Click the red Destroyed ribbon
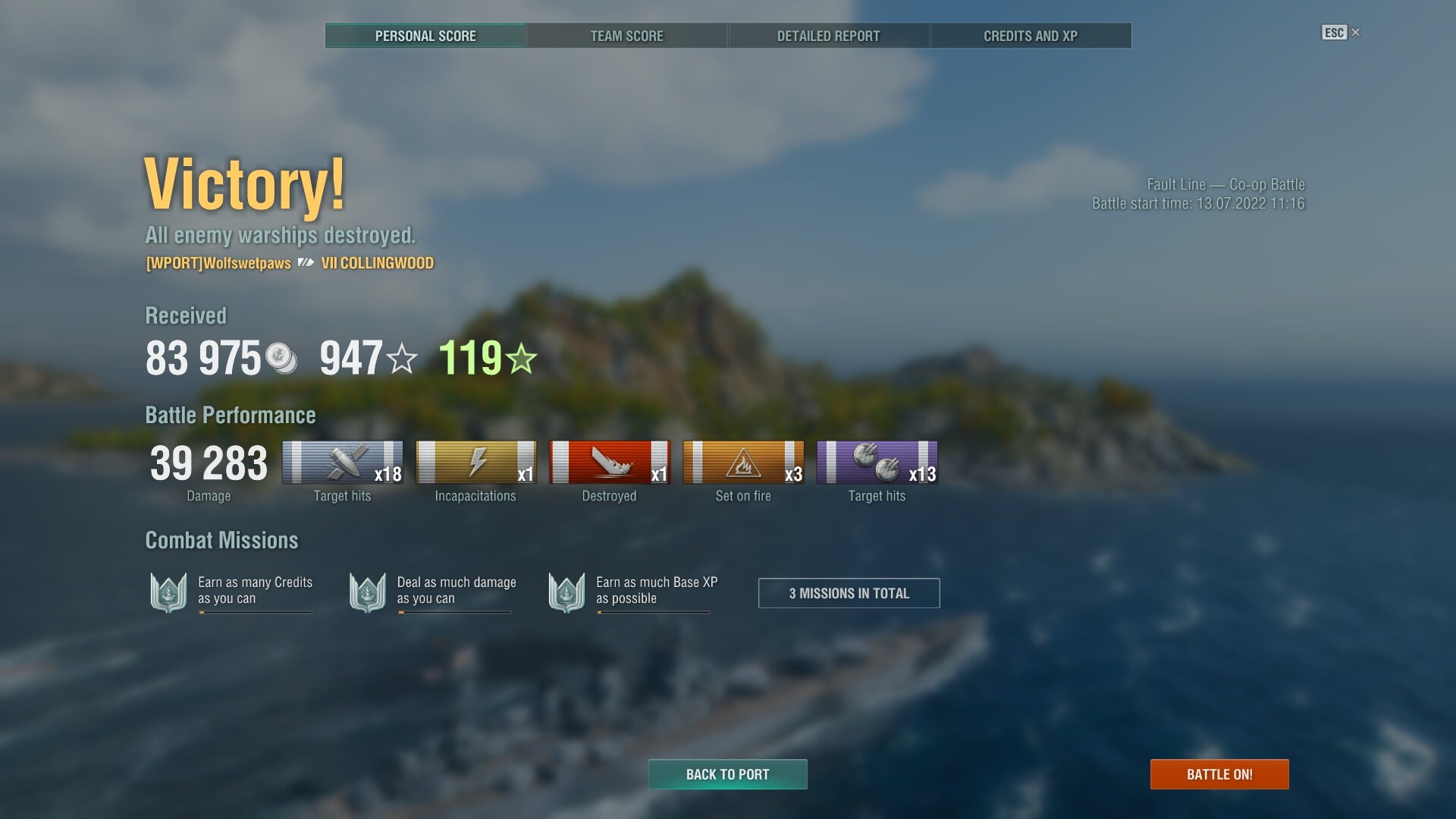 pyautogui.click(x=610, y=462)
